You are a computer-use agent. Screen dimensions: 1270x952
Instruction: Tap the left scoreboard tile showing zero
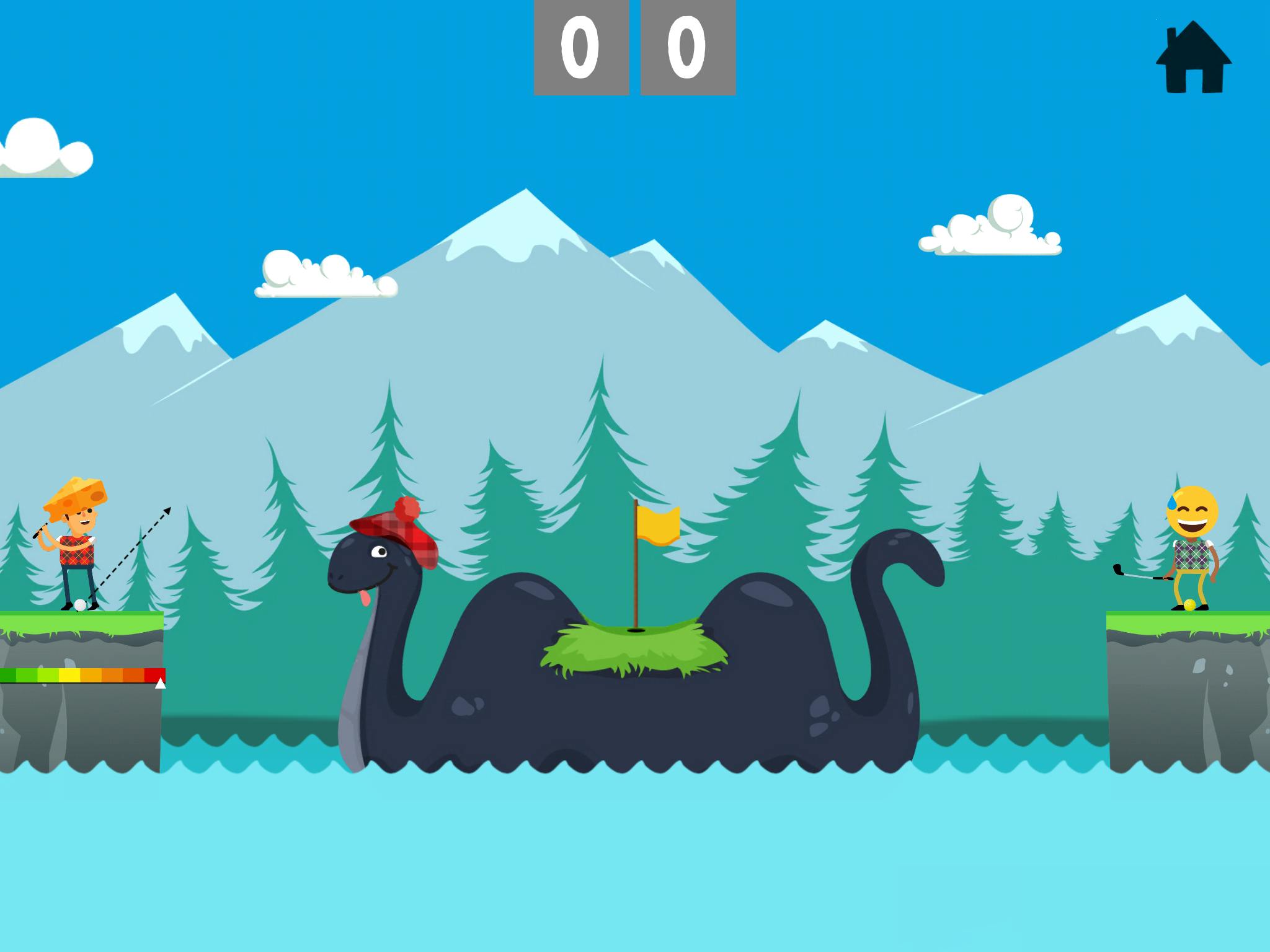click(580, 46)
